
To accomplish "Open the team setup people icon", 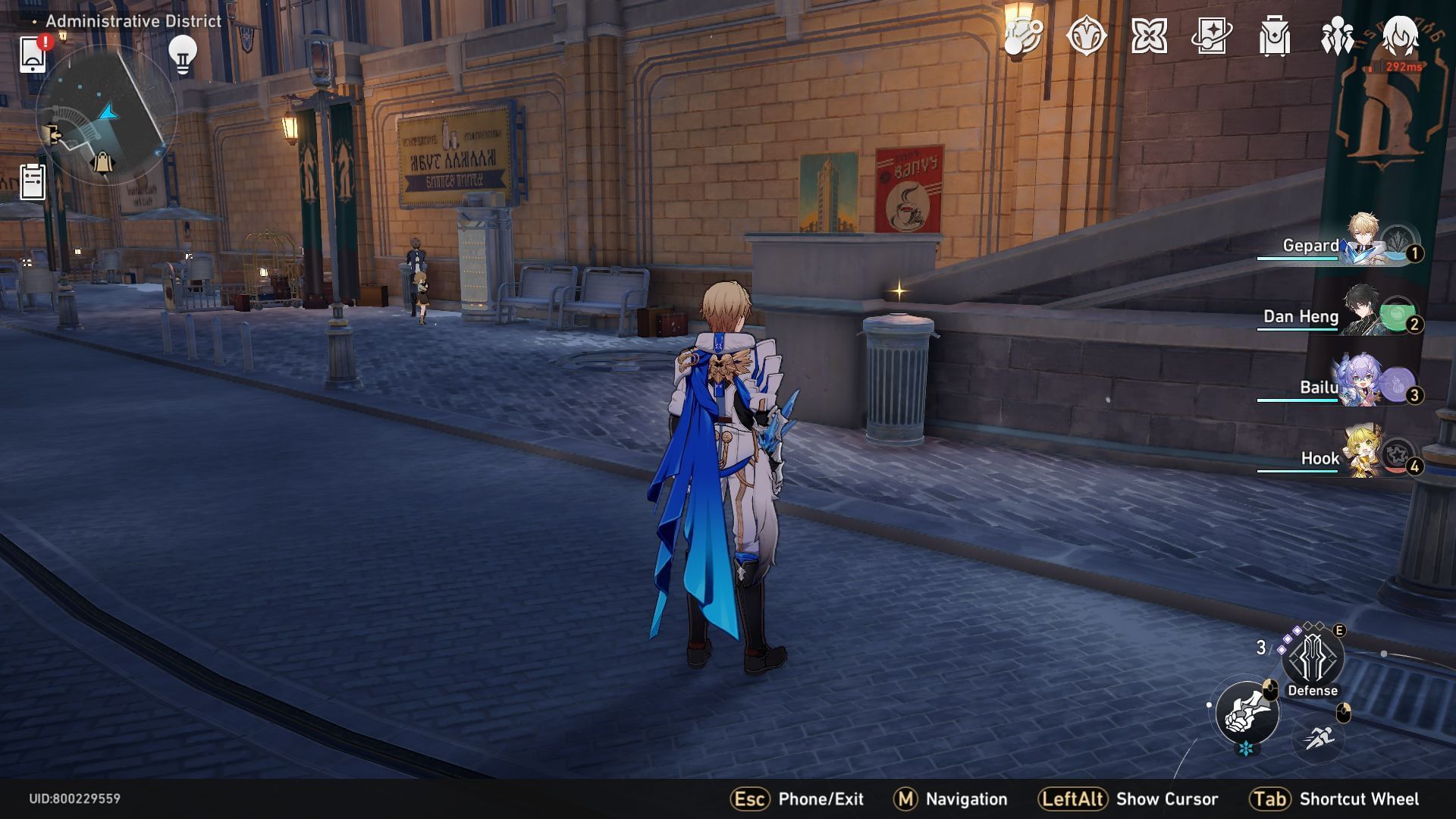I will (1337, 36).
